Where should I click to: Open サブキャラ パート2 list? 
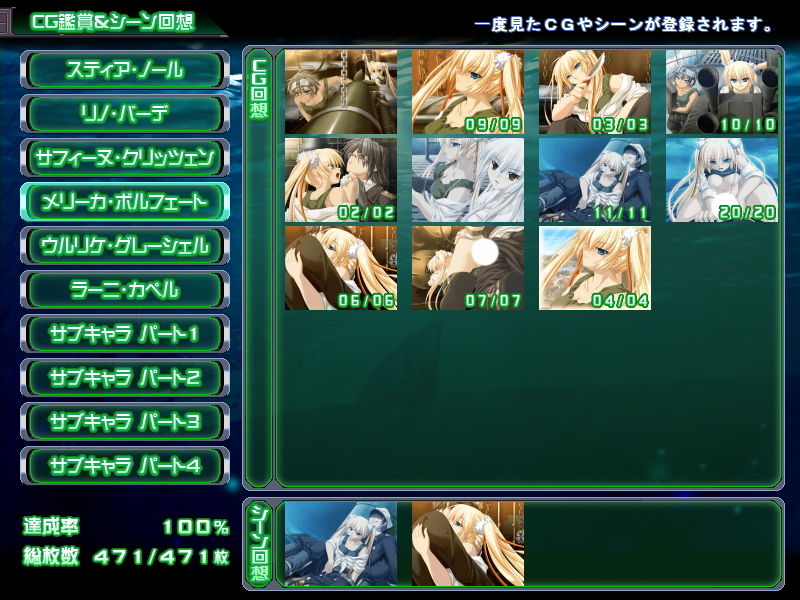tap(125, 378)
